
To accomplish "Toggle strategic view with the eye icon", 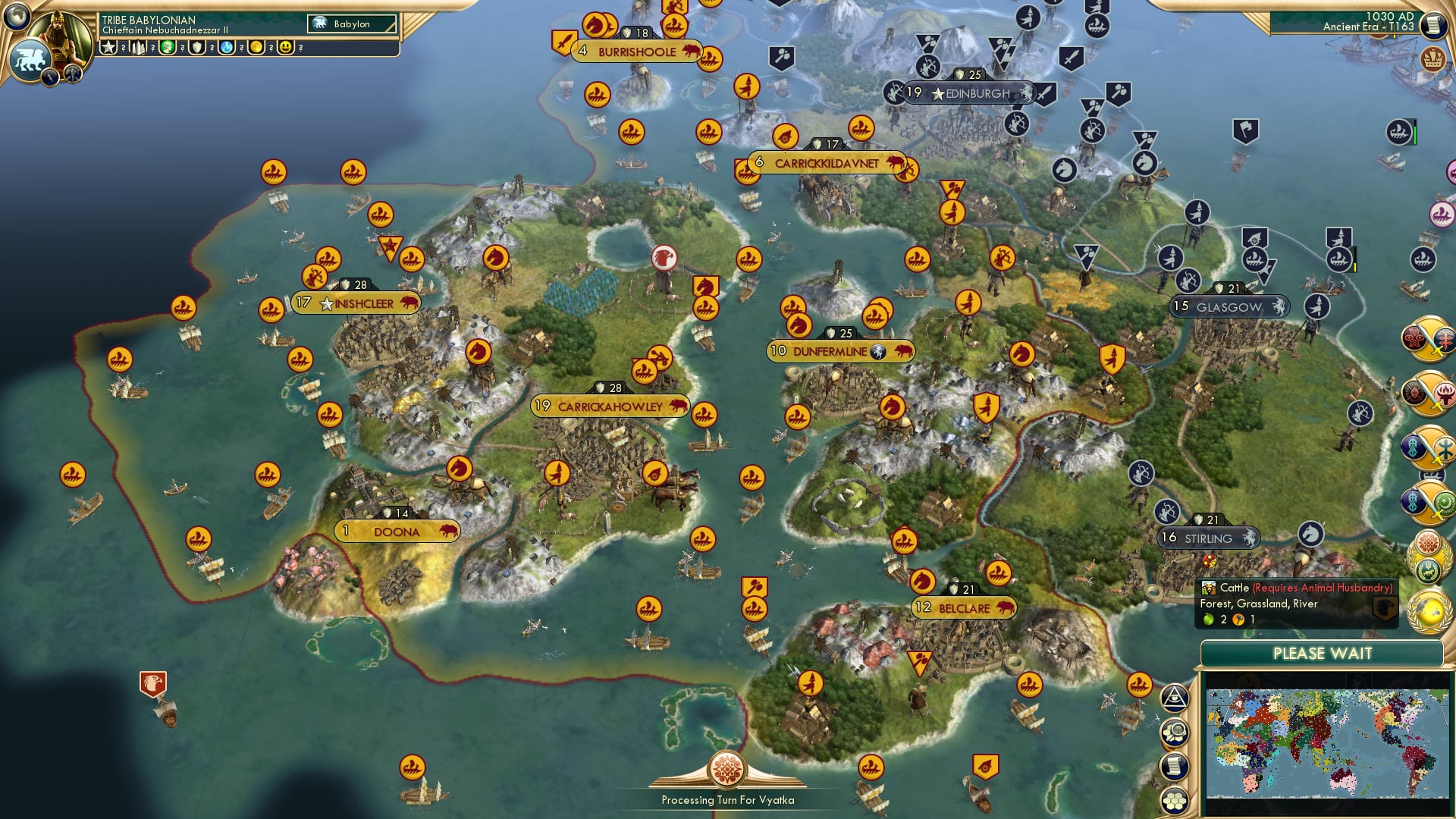I will coord(1175,698).
